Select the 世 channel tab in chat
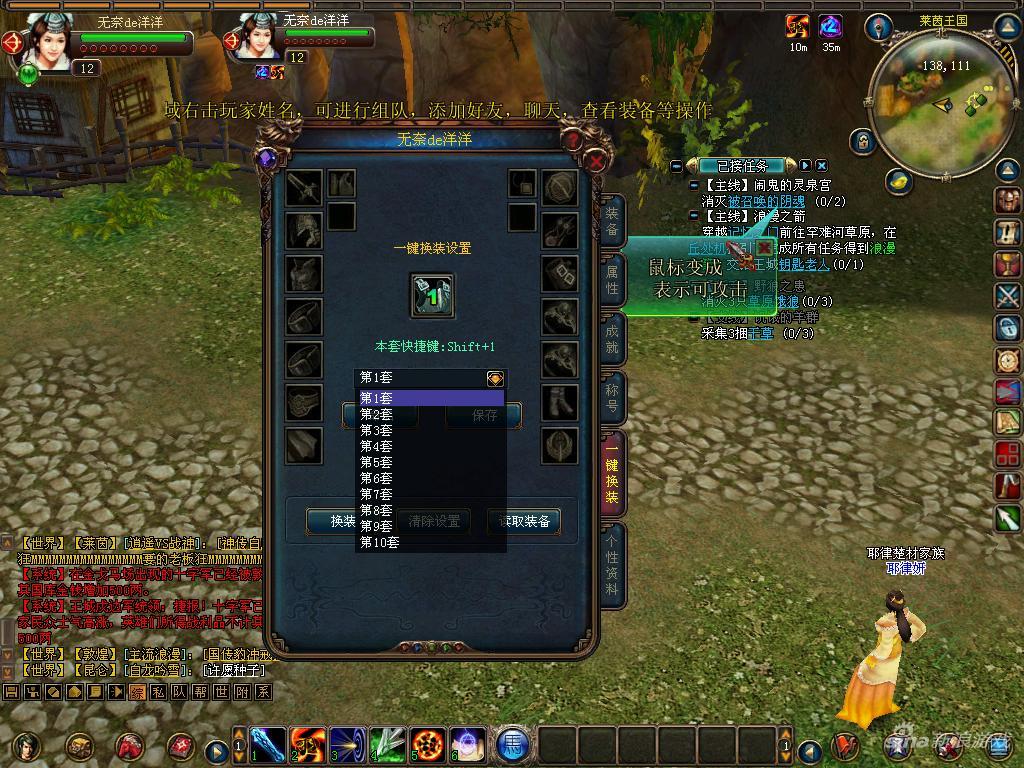1024x768 pixels. [221, 692]
